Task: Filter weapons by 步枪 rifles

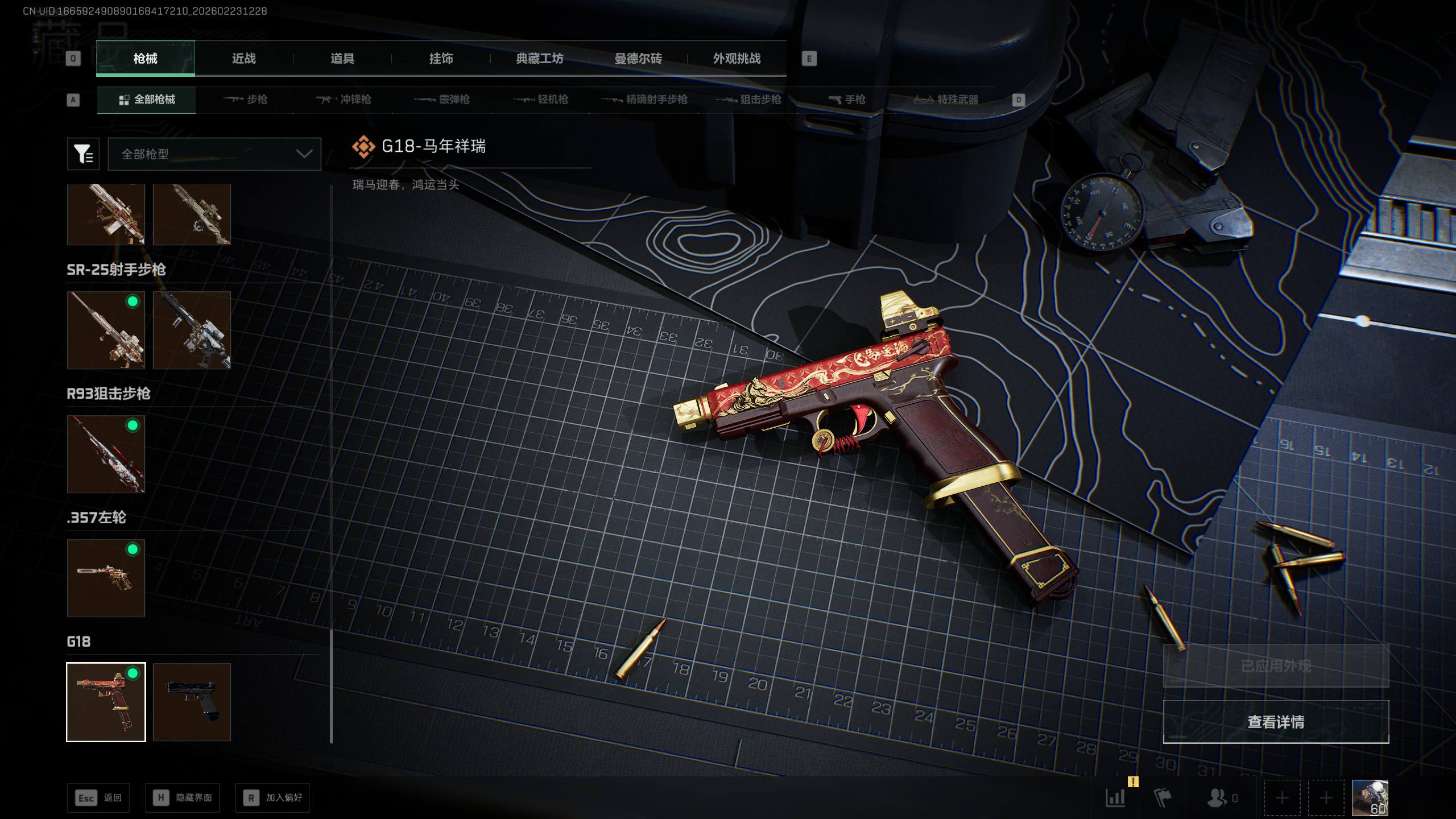Action: point(246,100)
